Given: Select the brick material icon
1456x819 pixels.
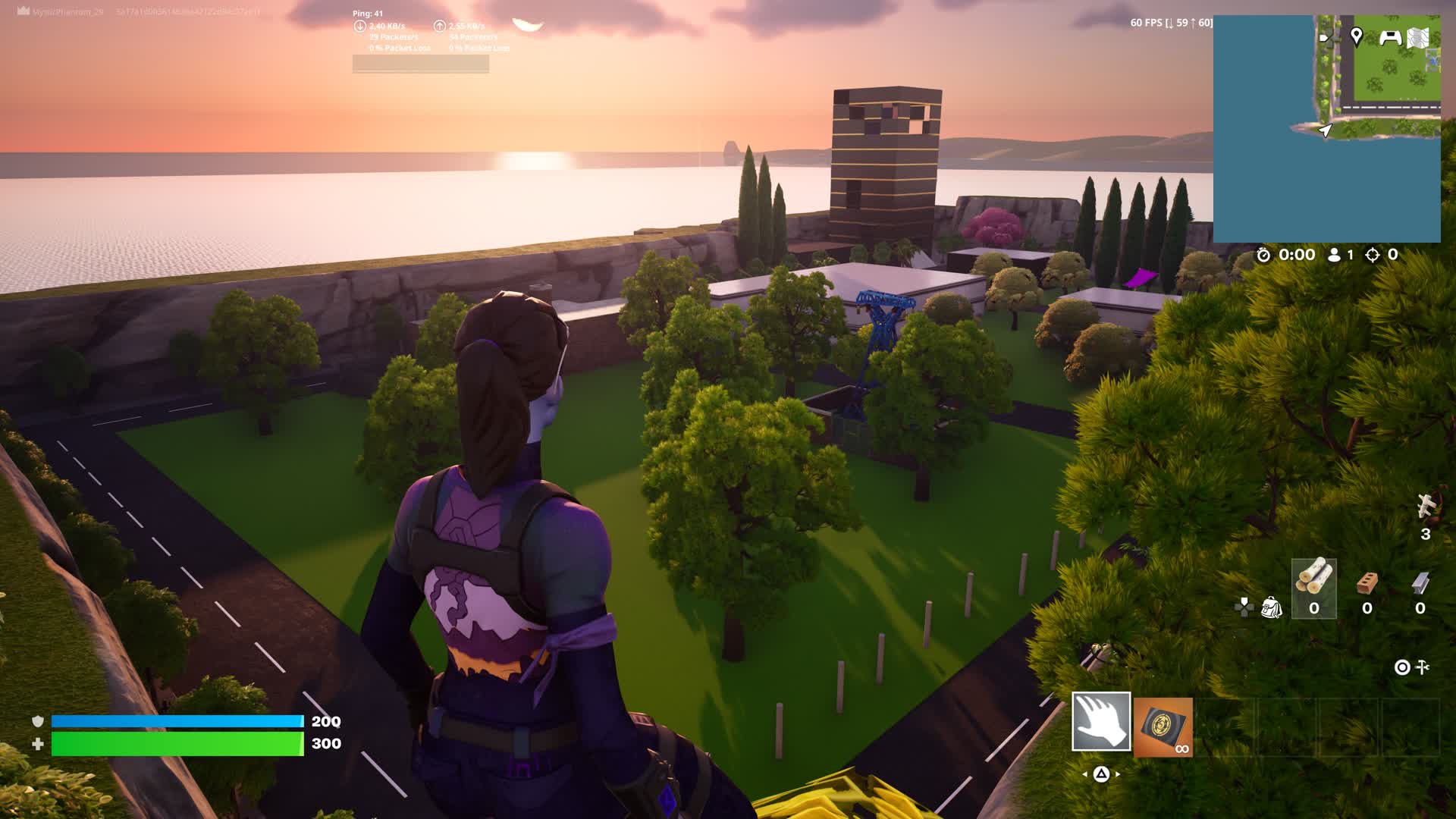Looking at the screenshot, I should coord(1367,583).
